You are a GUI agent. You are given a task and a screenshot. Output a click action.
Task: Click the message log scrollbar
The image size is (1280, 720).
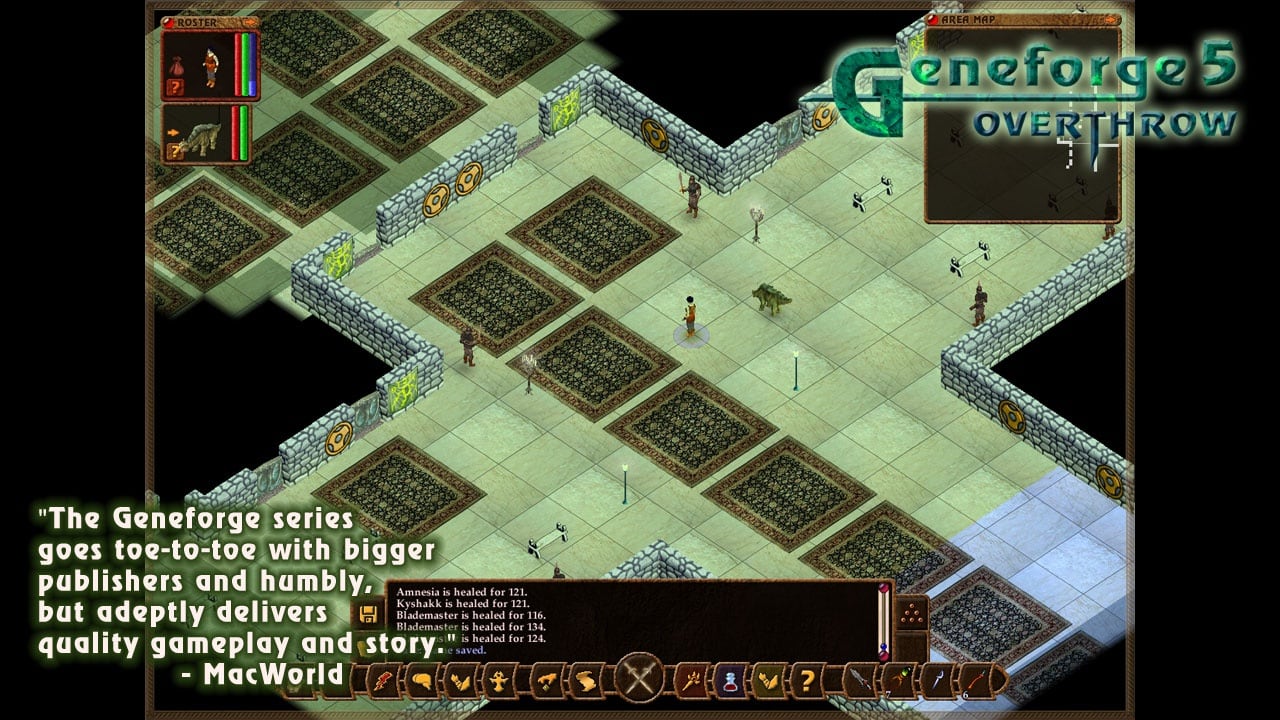point(883,620)
